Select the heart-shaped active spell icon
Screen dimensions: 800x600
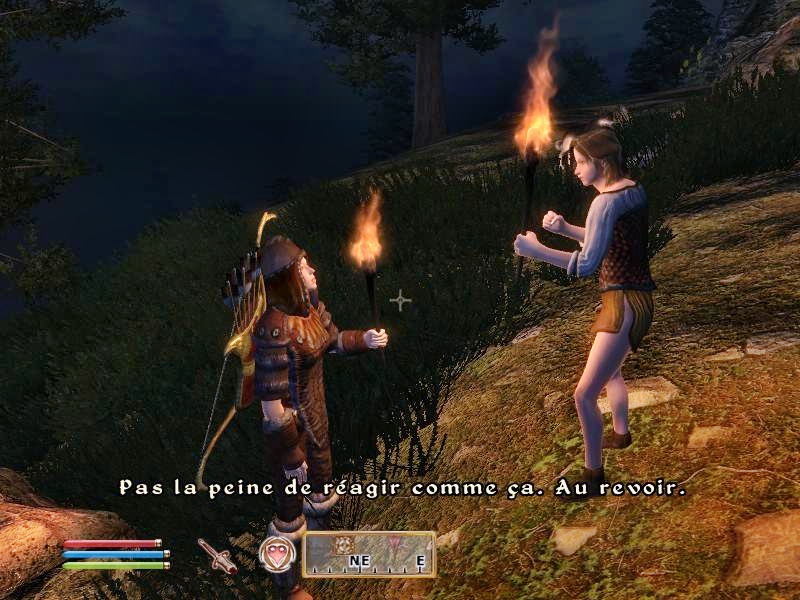pyautogui.click(x=277, y=553)
